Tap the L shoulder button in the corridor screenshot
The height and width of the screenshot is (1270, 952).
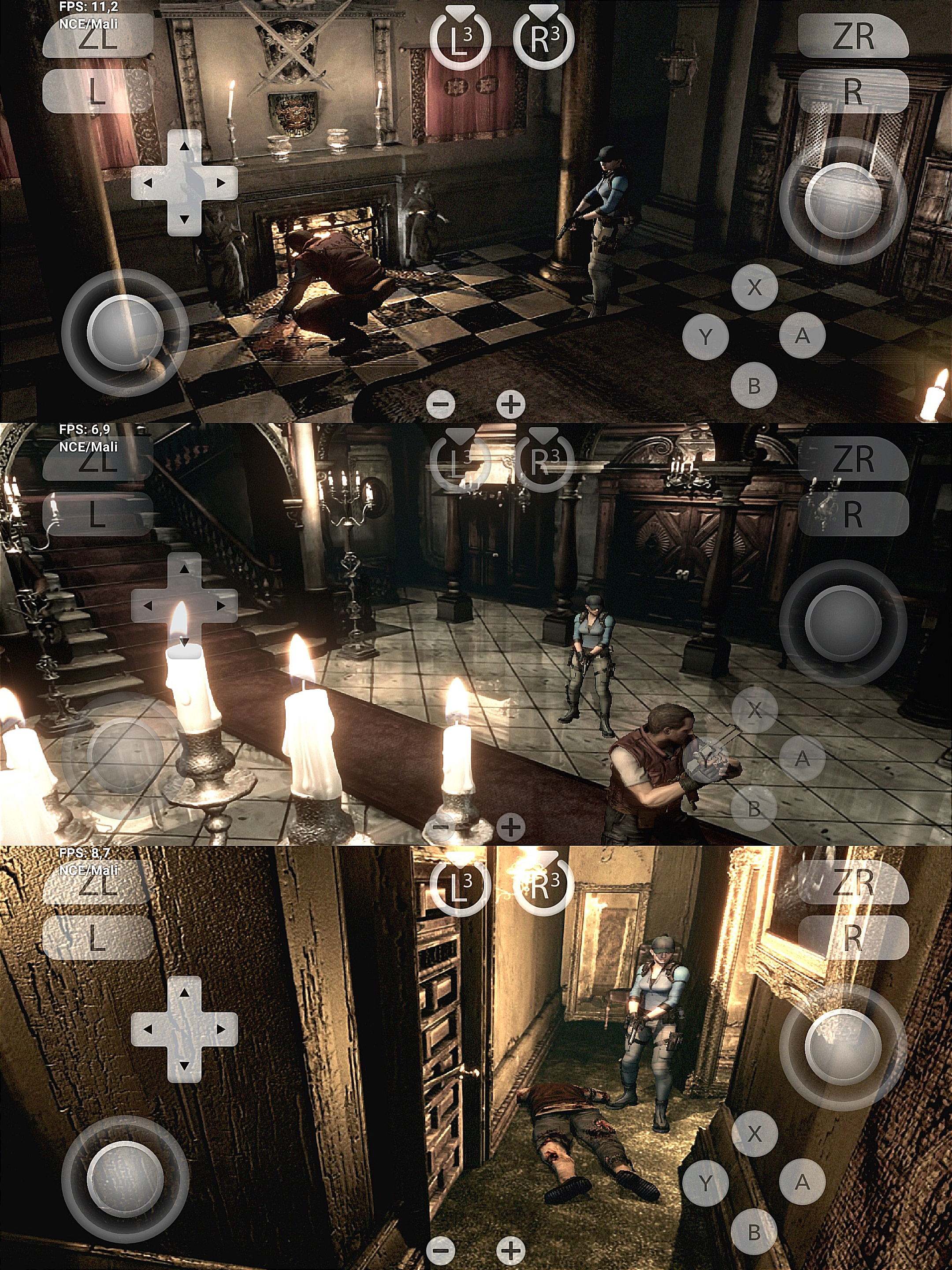coord(97,938)
